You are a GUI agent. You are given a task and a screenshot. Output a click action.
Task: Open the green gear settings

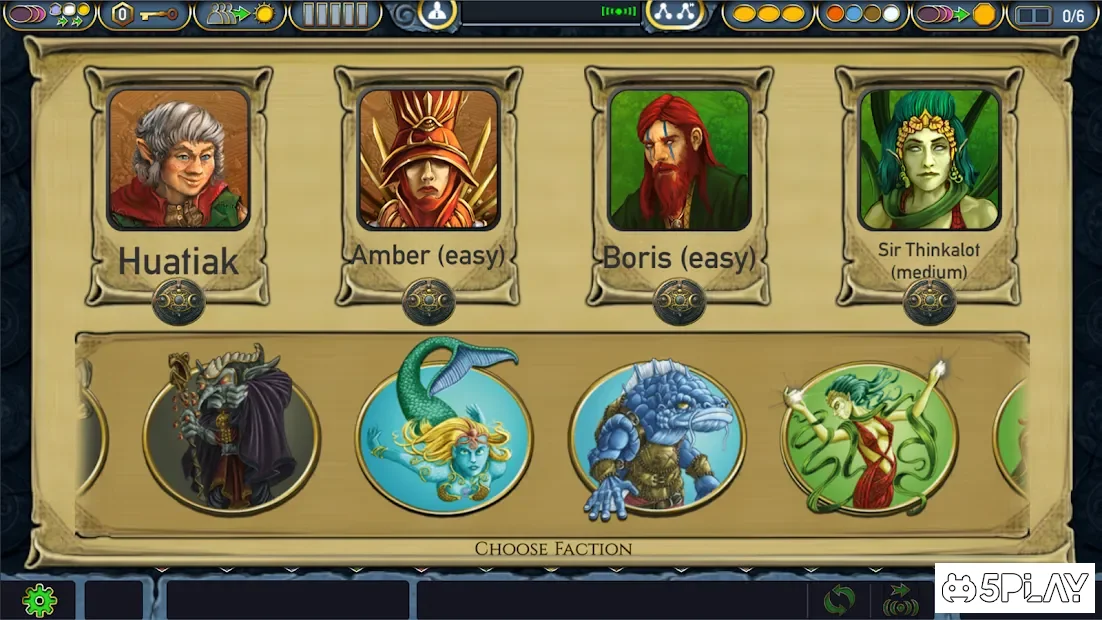(40, 600)
